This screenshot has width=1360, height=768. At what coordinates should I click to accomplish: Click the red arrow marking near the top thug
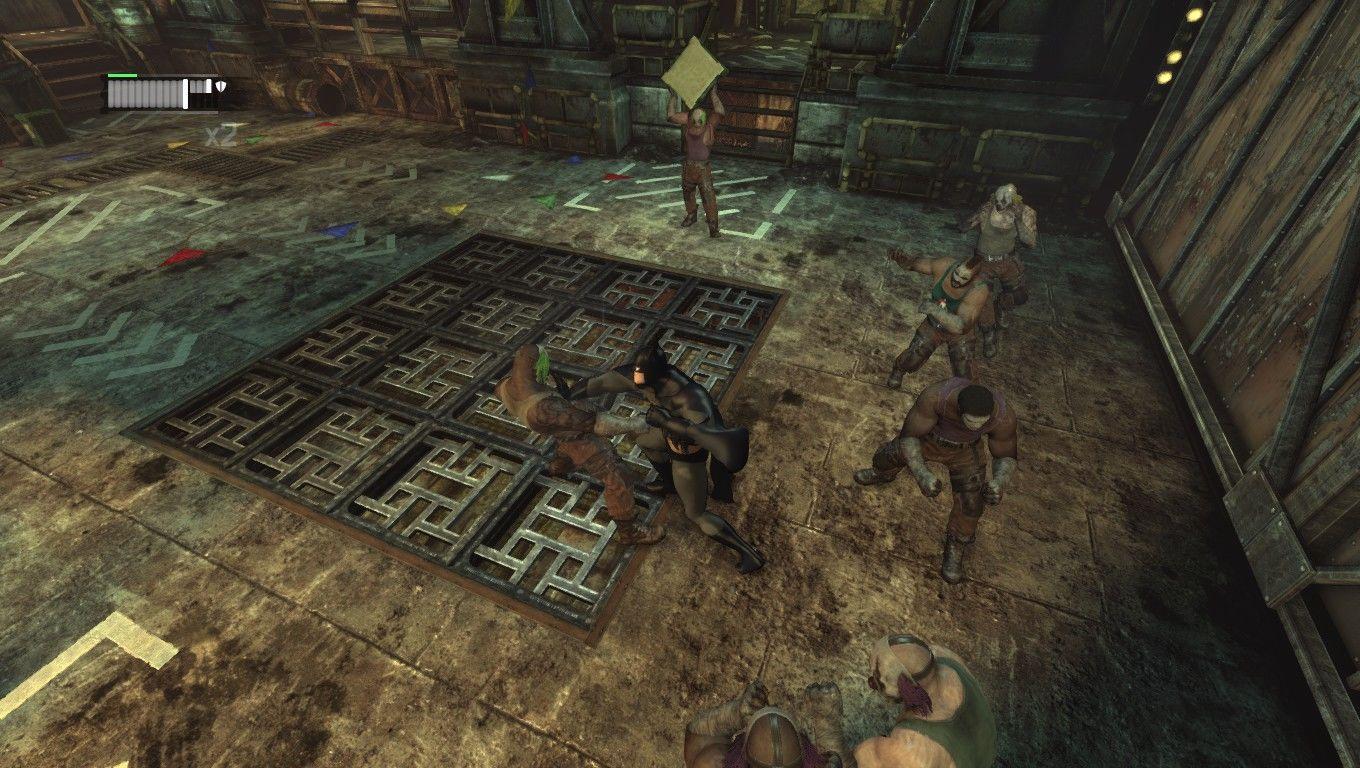615,176
